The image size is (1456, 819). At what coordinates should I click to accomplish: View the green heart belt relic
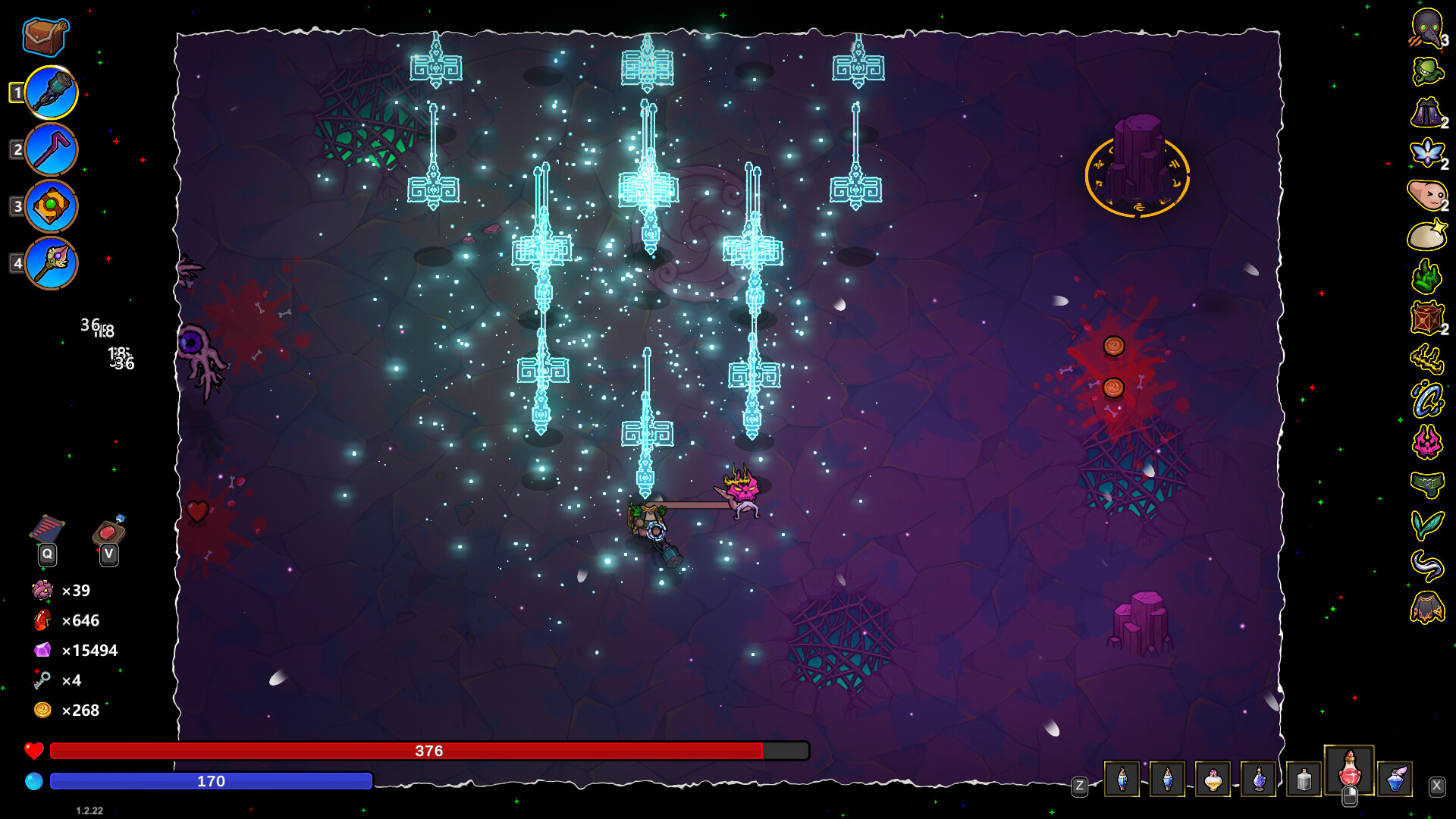click(x=1426, y=483)
